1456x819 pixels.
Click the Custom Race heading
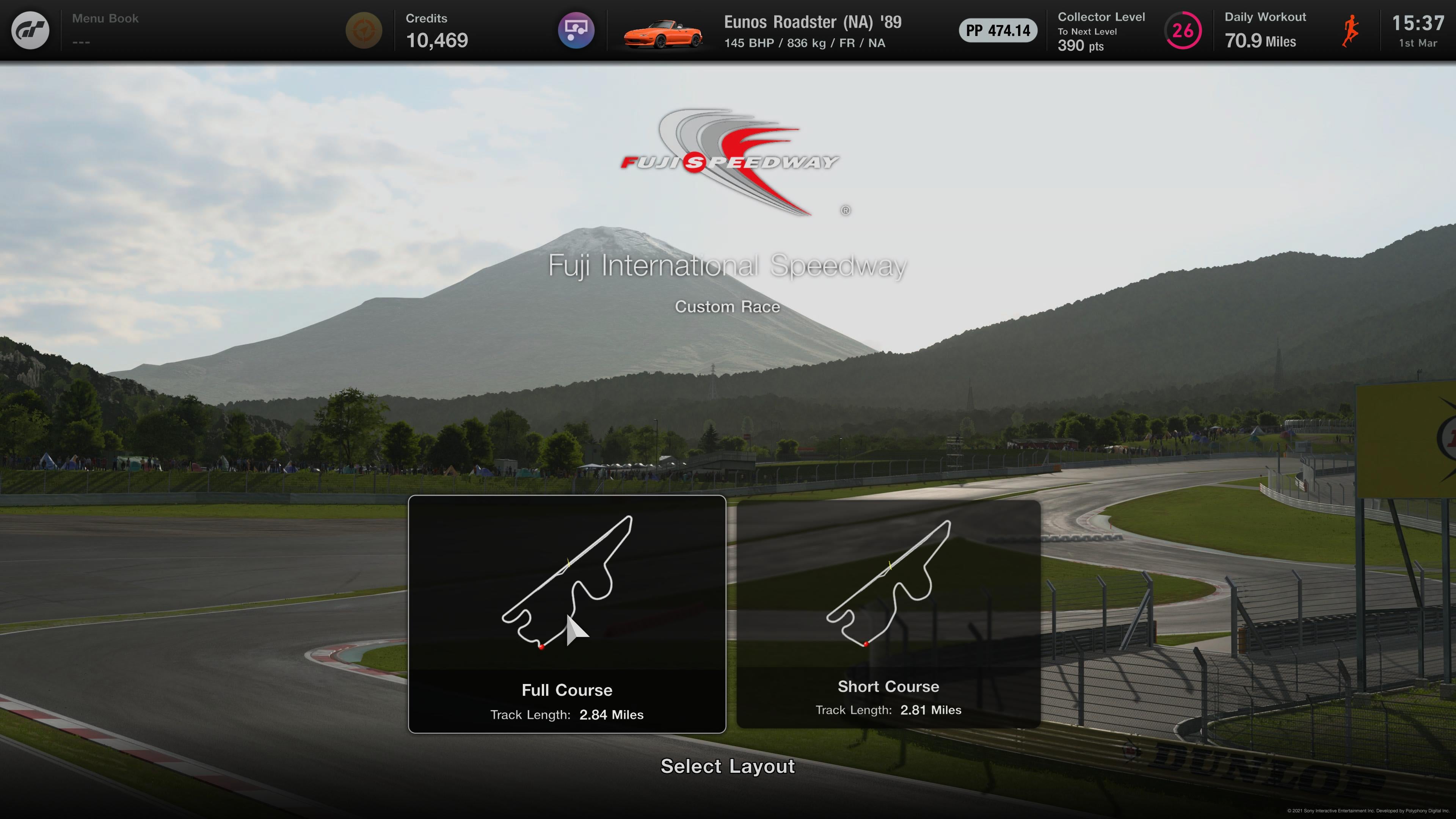pyautogui.click(x=728, y=306)
